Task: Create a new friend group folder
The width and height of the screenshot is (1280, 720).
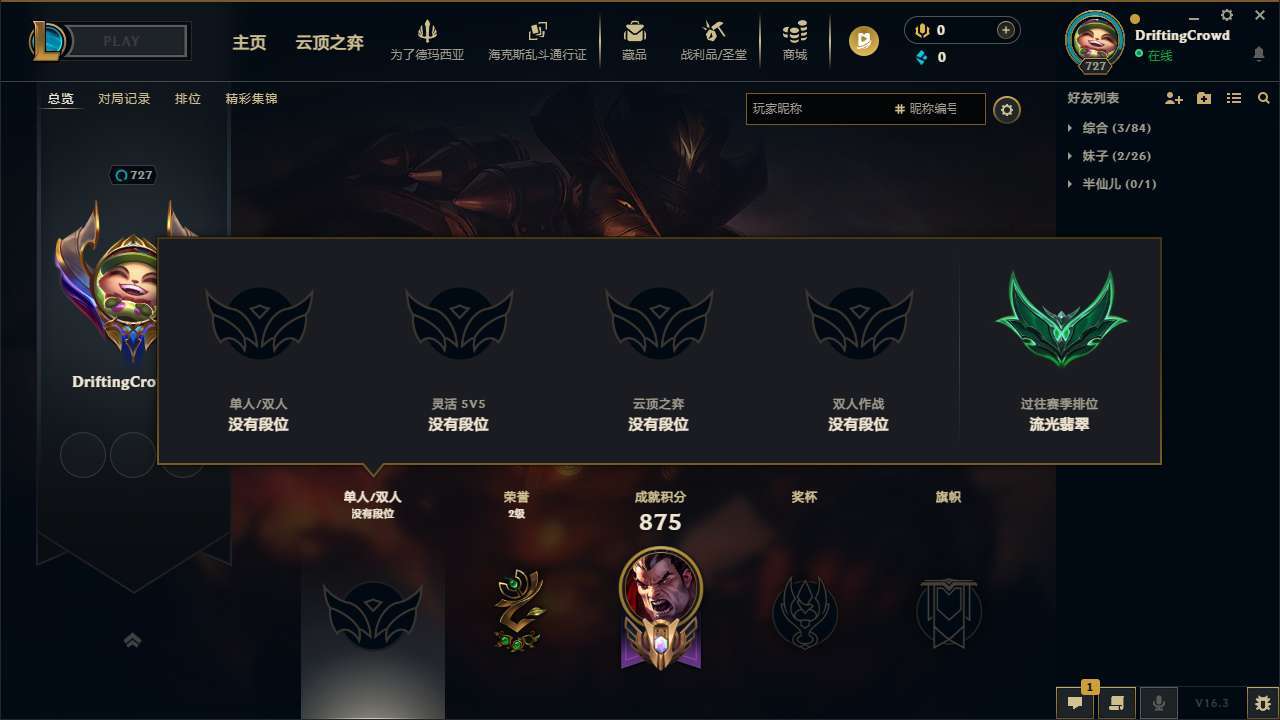Action: pyautogui.click(x=1203, y=98)
